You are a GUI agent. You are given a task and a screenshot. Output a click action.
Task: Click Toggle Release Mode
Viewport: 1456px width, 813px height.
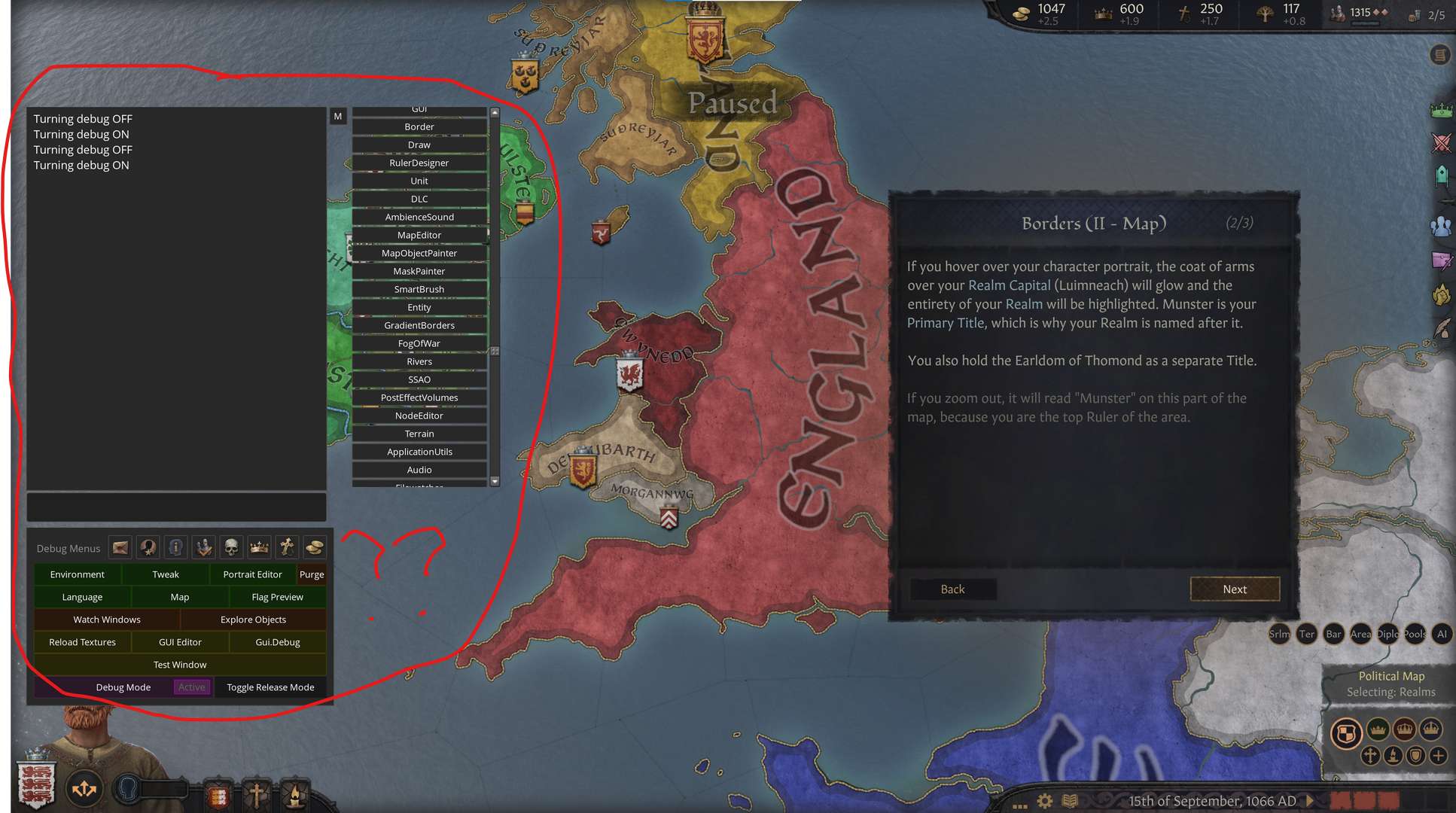pyautogui.click(x=270, y=687)
